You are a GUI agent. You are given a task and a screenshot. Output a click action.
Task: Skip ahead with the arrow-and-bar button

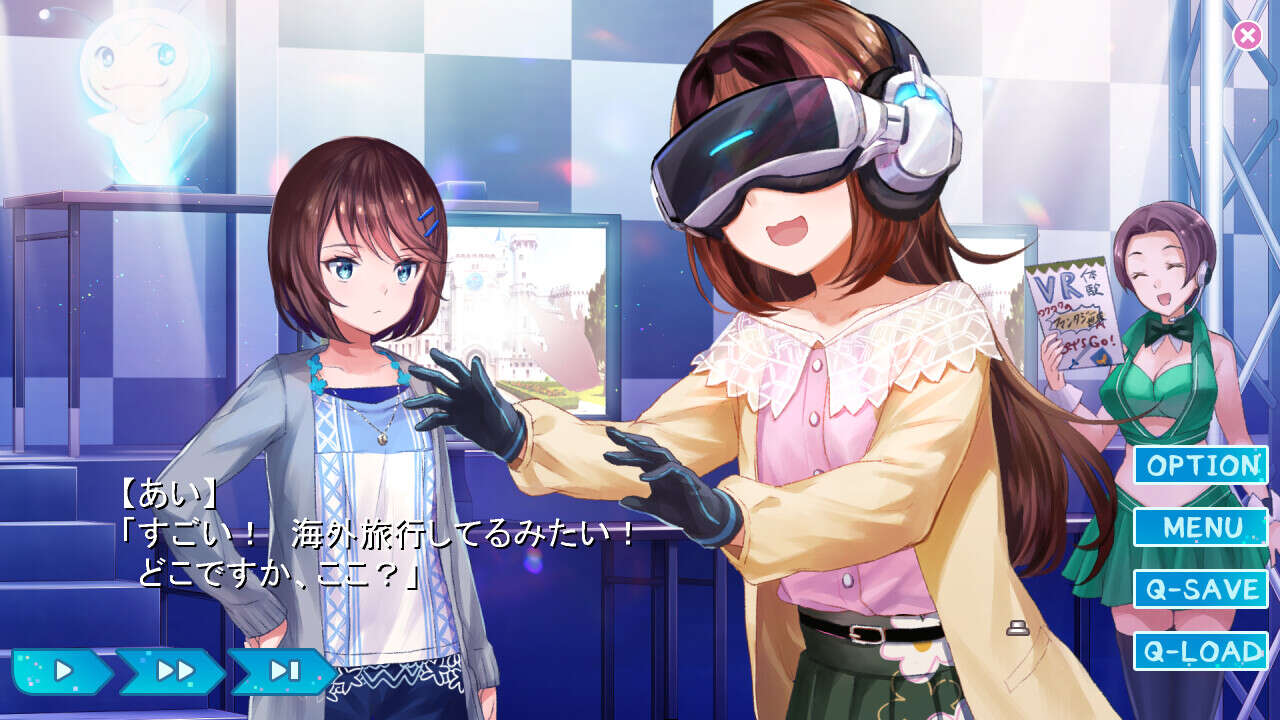tap(284, 671)
